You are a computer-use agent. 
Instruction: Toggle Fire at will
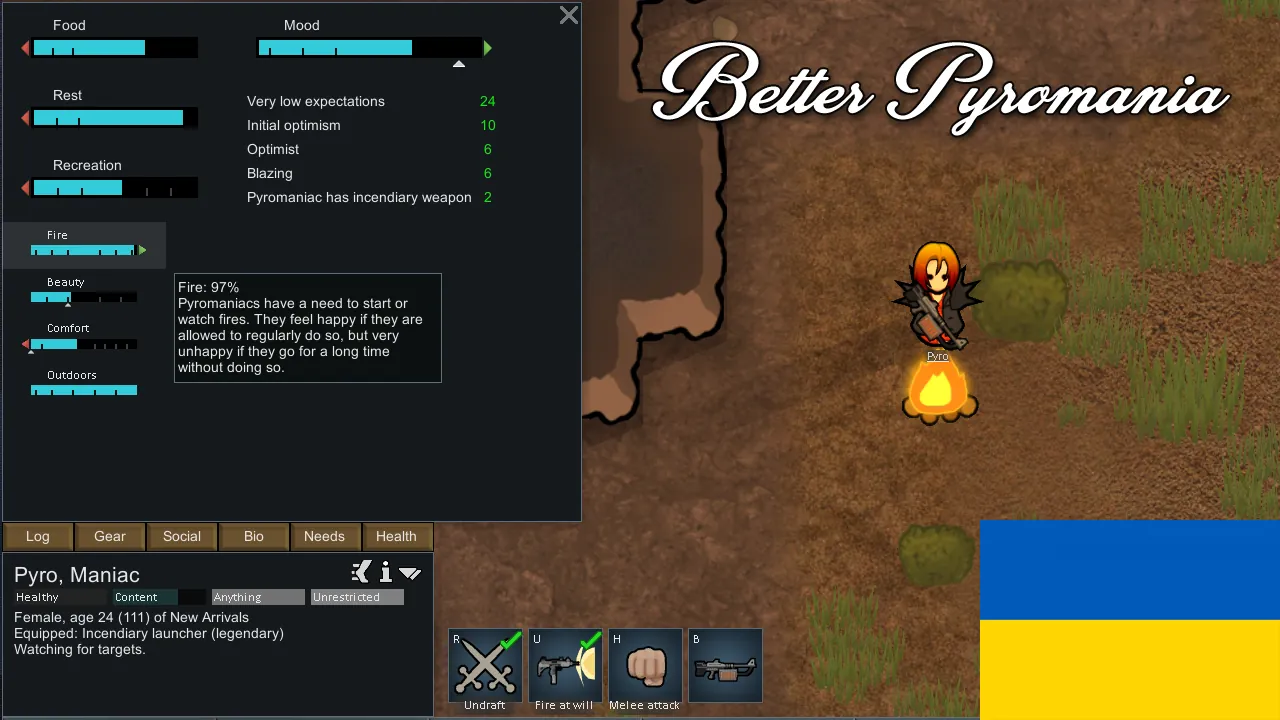coord(565,666)
